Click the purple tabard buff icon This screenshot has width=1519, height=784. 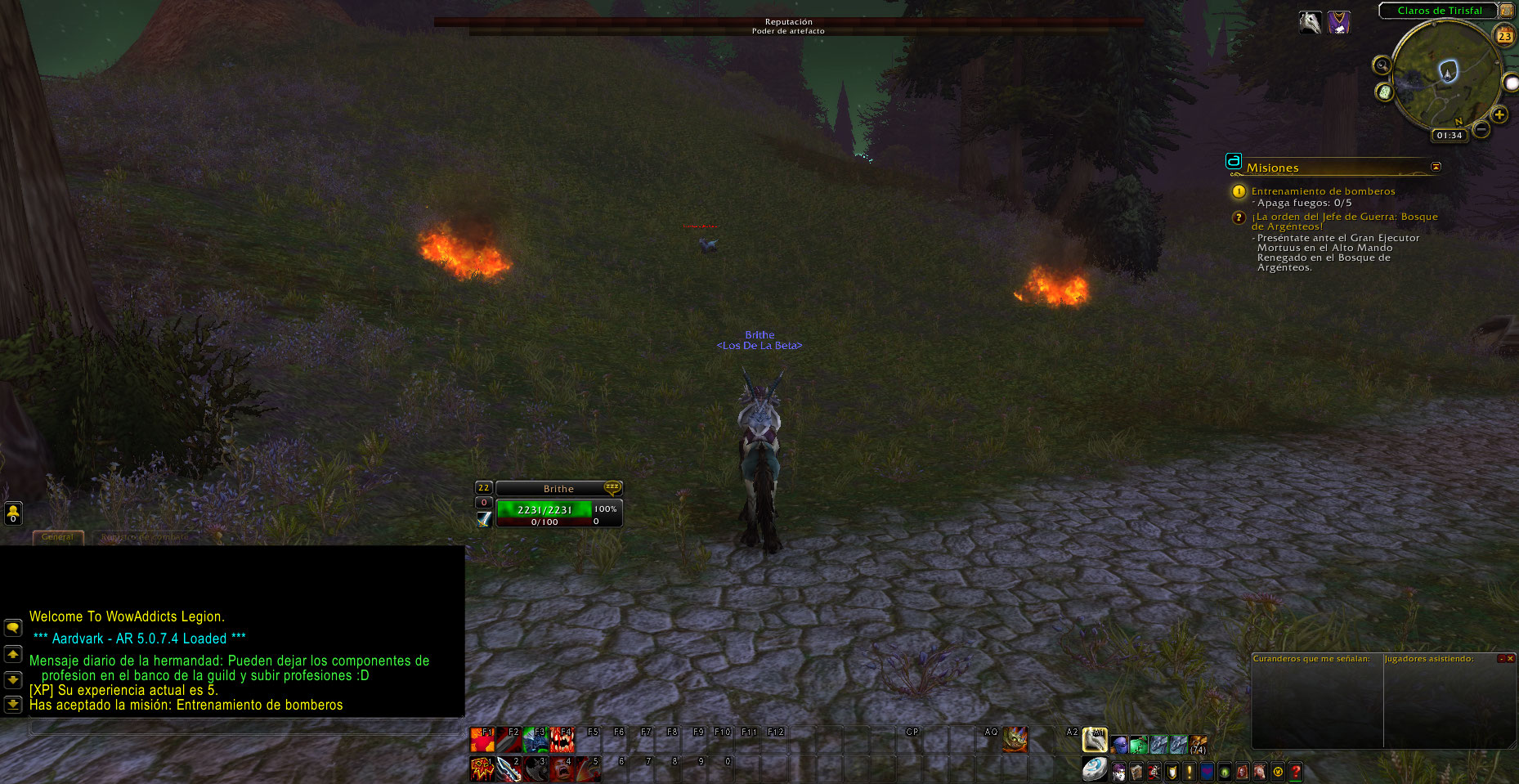click(x=1338, y=22)
